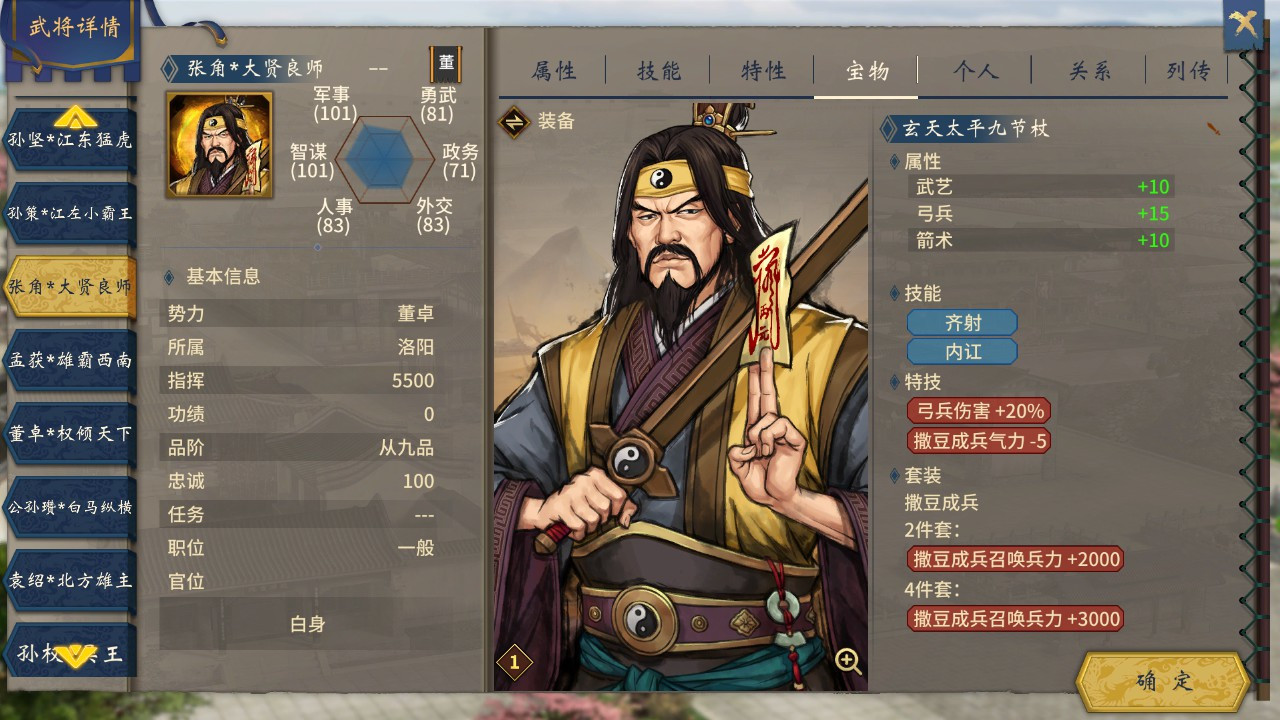
Task: Select the 内讧 skill button
Action: tap(961, 351)
